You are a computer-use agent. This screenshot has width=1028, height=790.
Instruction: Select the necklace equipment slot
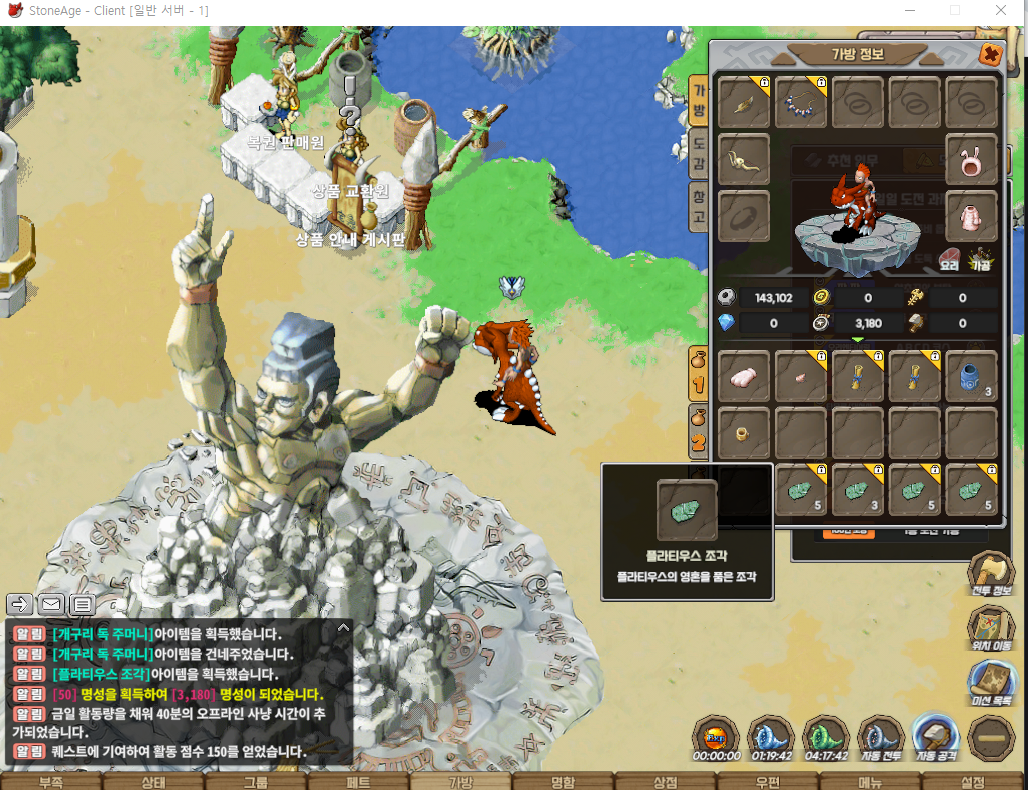801,102
